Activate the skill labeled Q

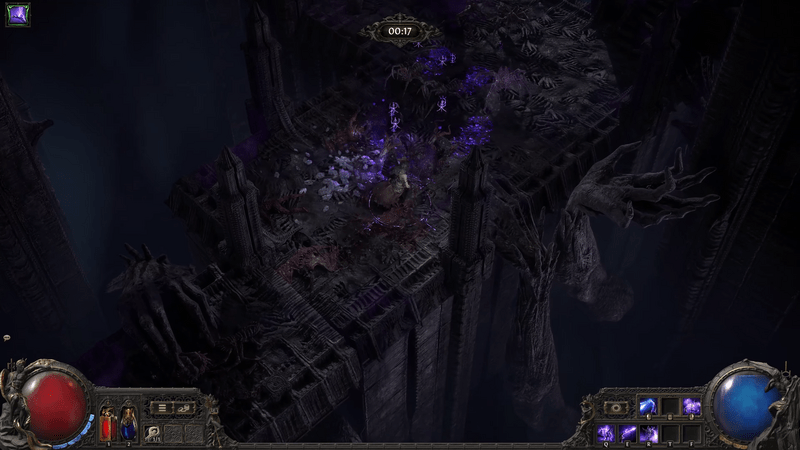[606, 433]
